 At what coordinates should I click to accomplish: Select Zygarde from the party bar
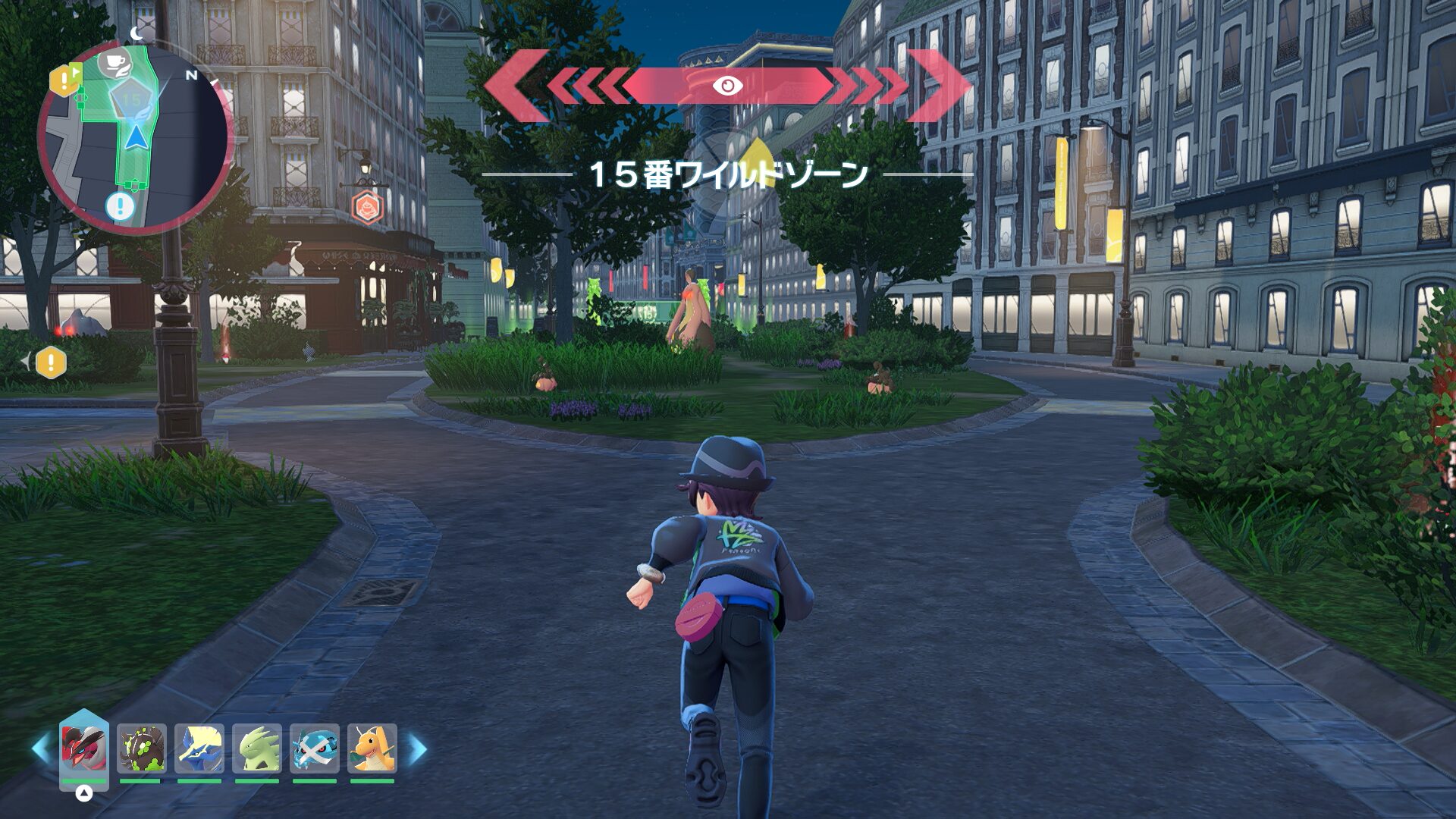pos(141,748)
